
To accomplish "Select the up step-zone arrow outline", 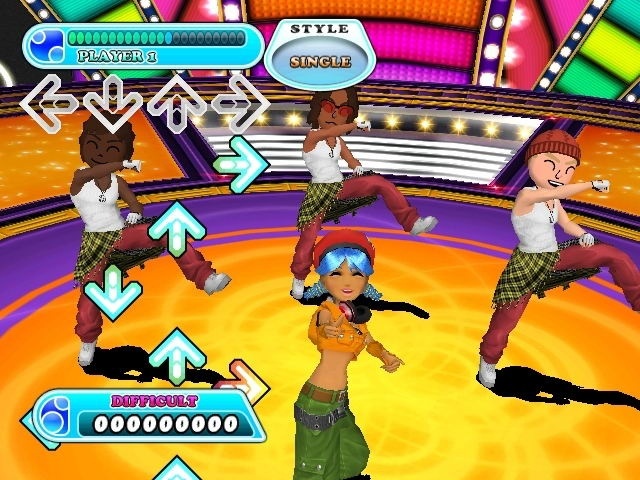I will click(x=177, y=102).
